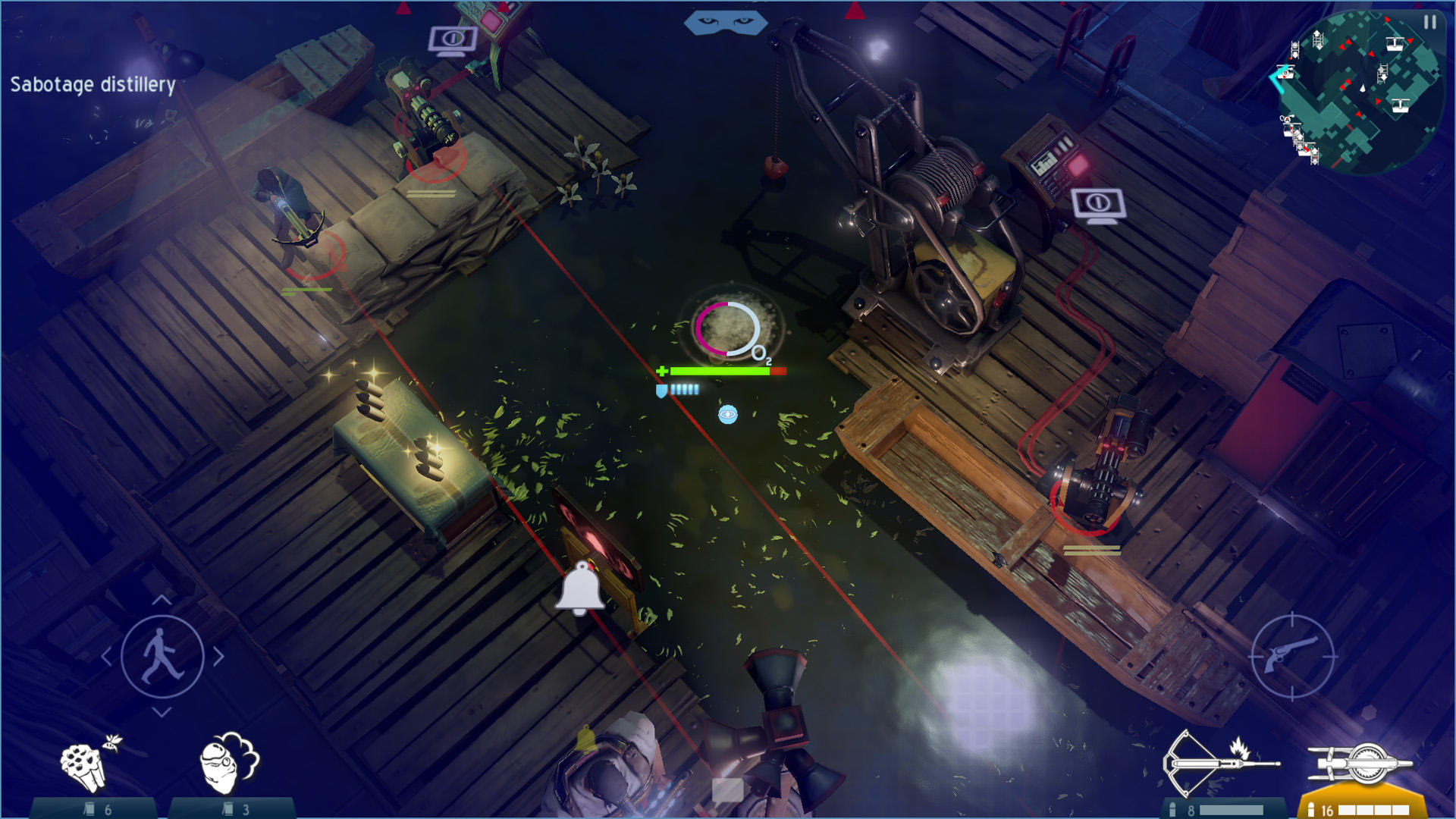Tap the small eye bubble below the health bar

(x=727, y=414)
